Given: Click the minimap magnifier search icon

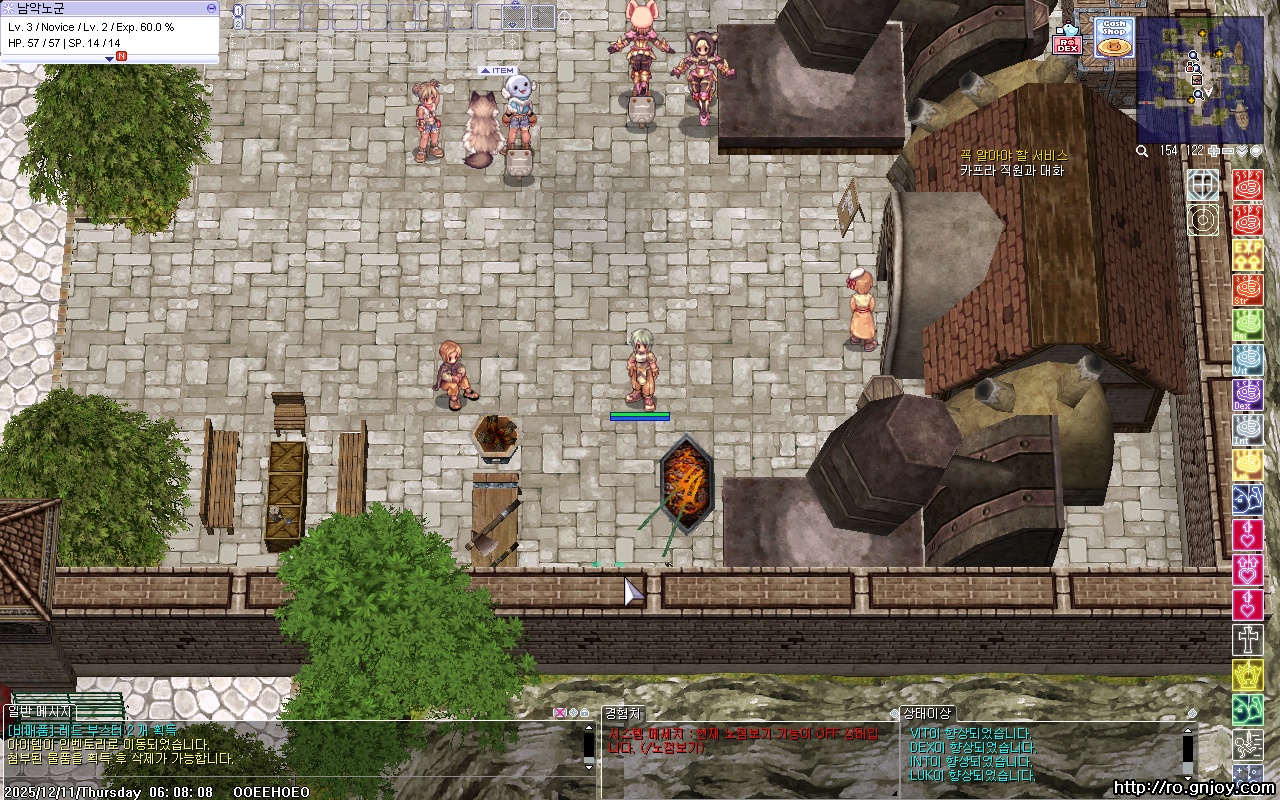Looking at the screenshot, I should pyautogui.click(x=1142, y=151).
